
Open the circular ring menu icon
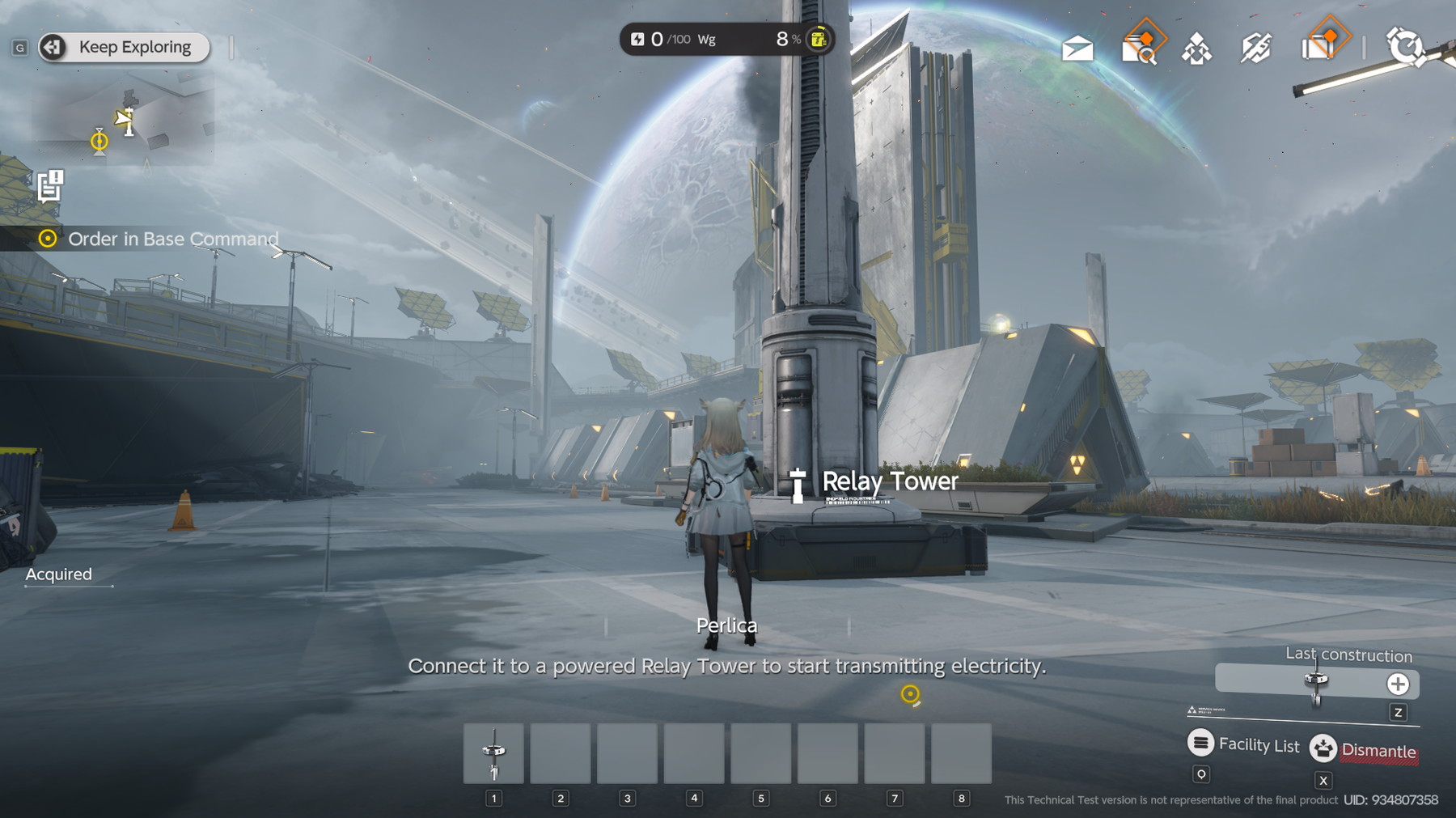1405,46
